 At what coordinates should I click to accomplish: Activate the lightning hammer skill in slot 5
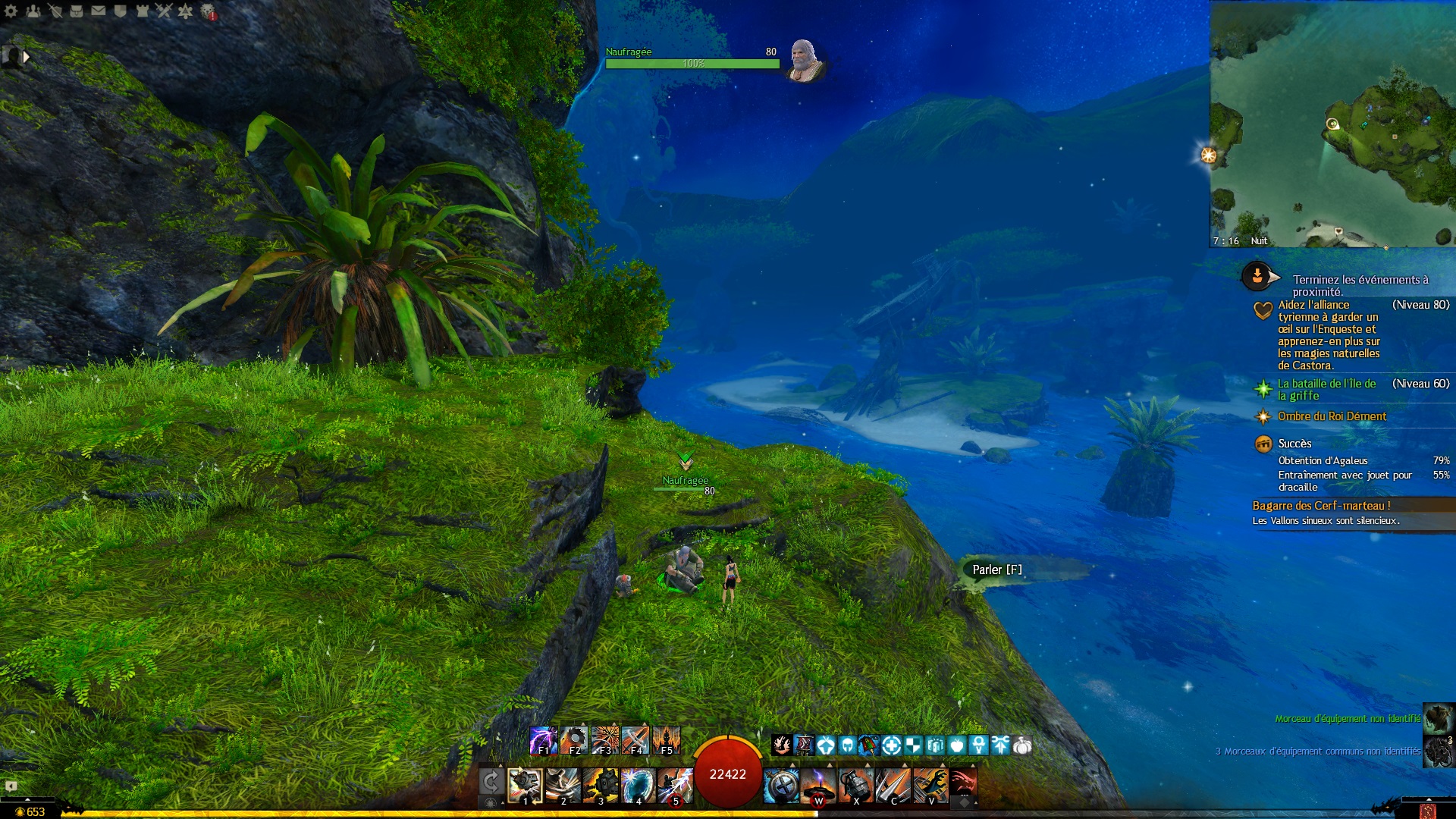click(675, 786)
